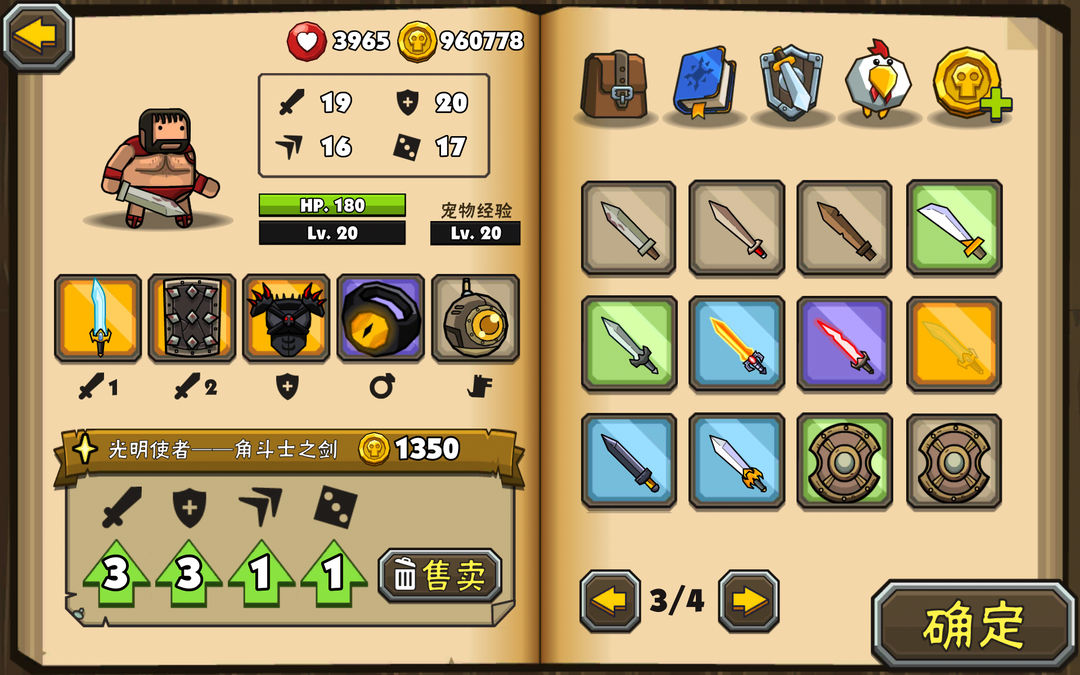Go back with the yellow arrow button
Viewport: 1080px width, 675px height.
click(x=38, y=36)
